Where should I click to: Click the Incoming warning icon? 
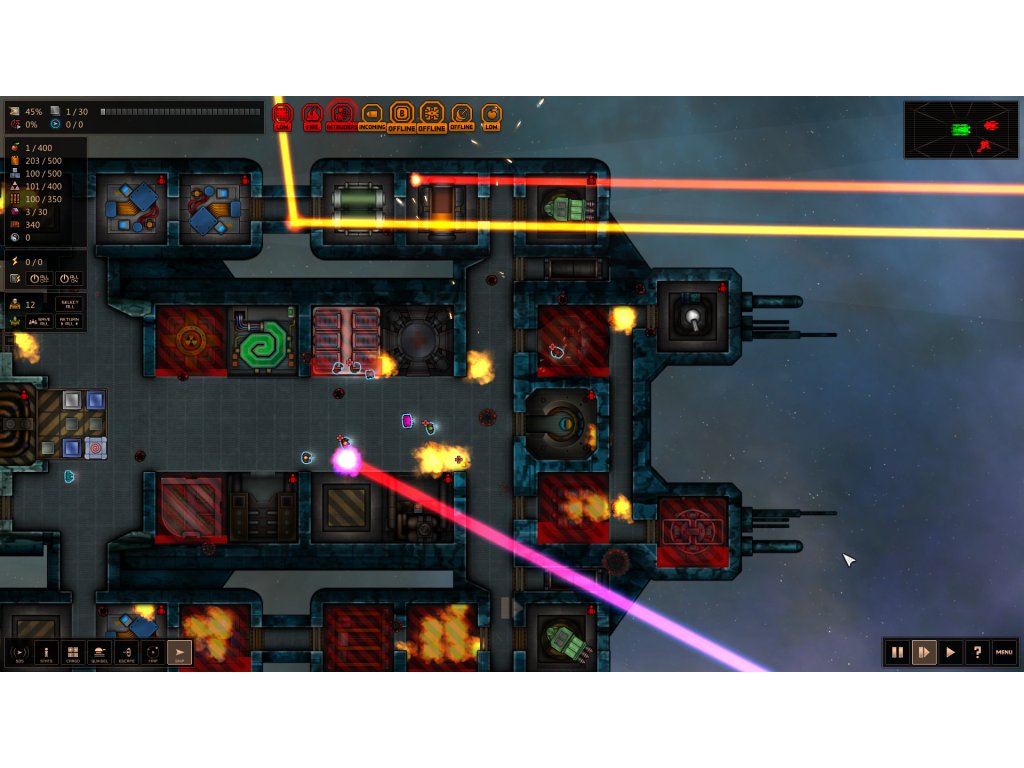click(372, 116)
